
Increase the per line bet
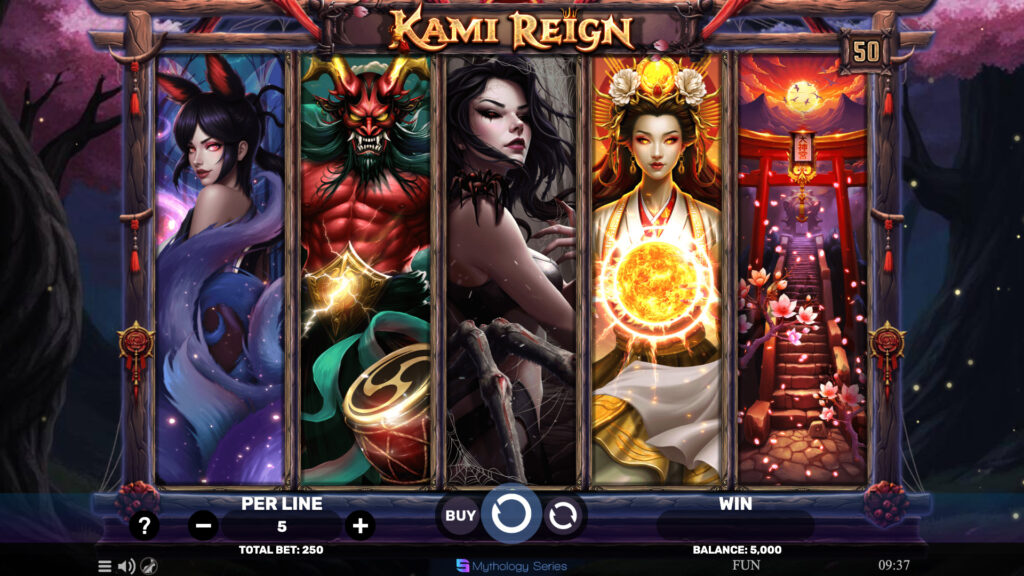(x=360, y=525)
